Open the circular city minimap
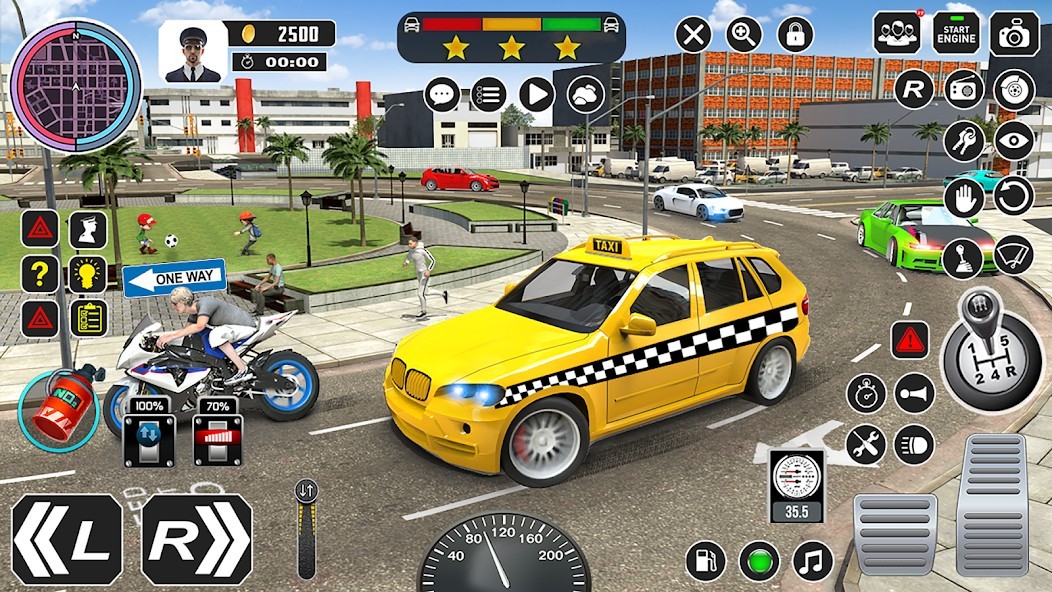 (76, 85)
